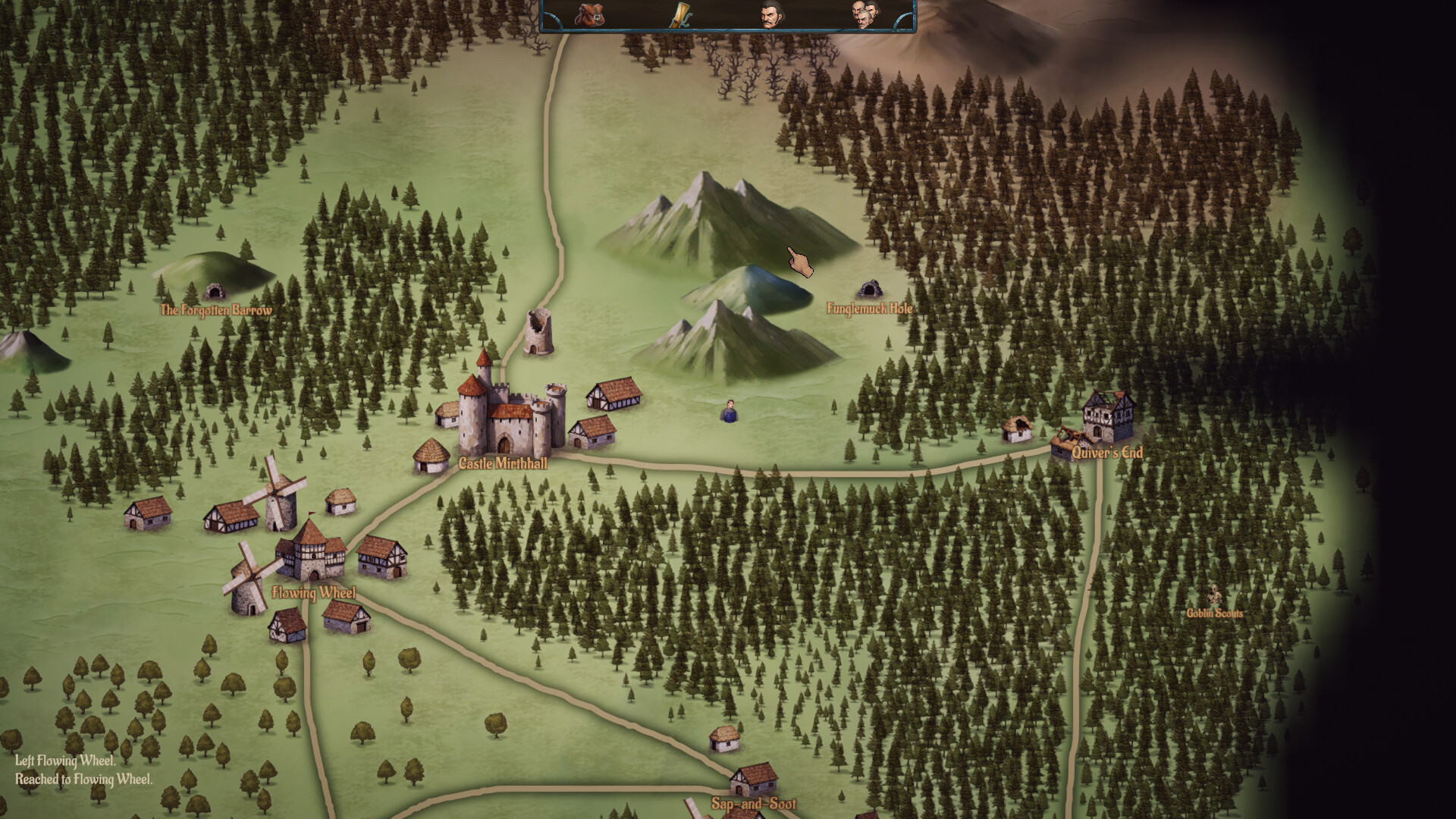Travel to the Flowing Wheel village marker

coord(310,554)
